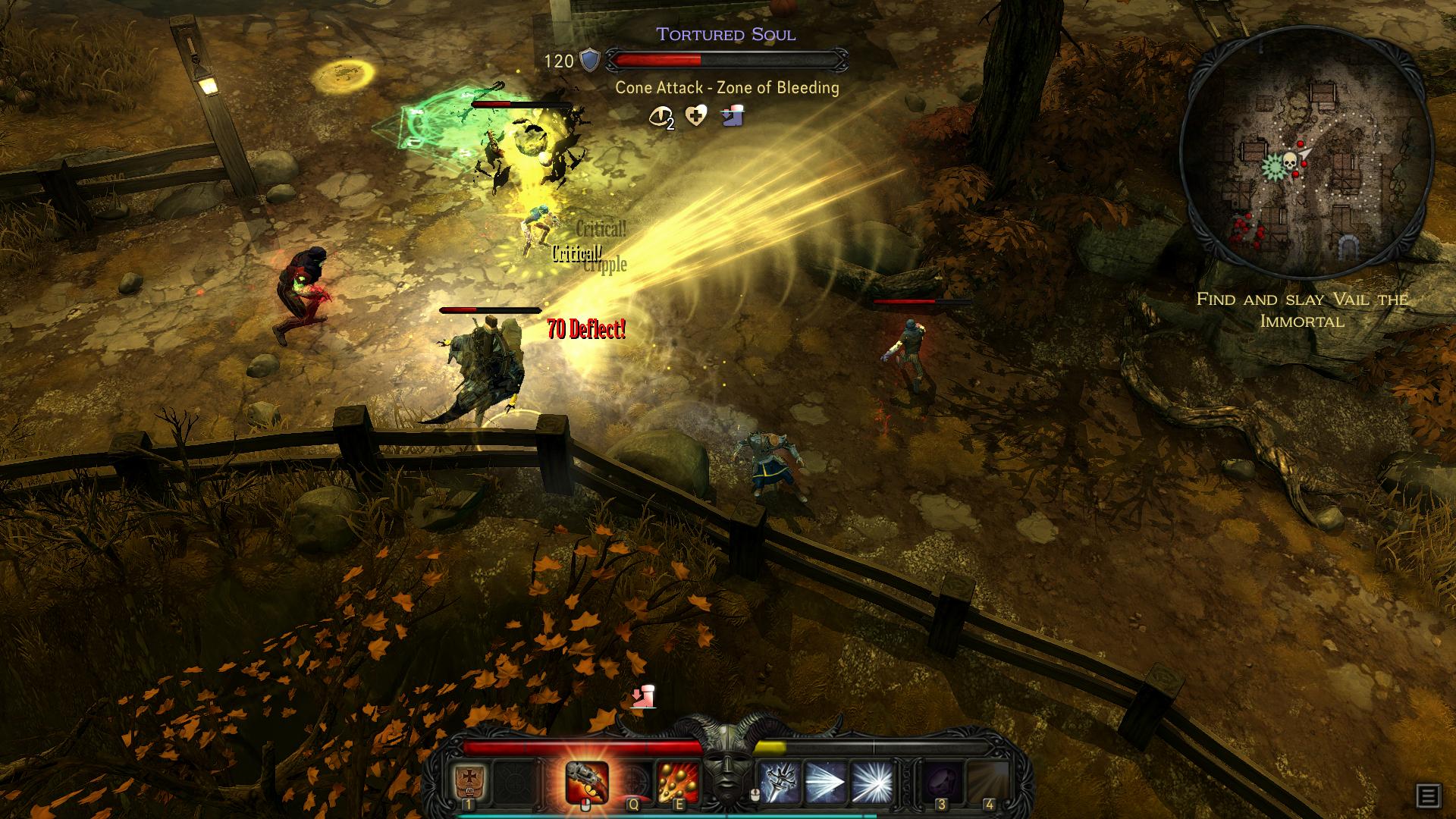
Task: Click the skull marker on the minimap
Action: pos(1288,162)
